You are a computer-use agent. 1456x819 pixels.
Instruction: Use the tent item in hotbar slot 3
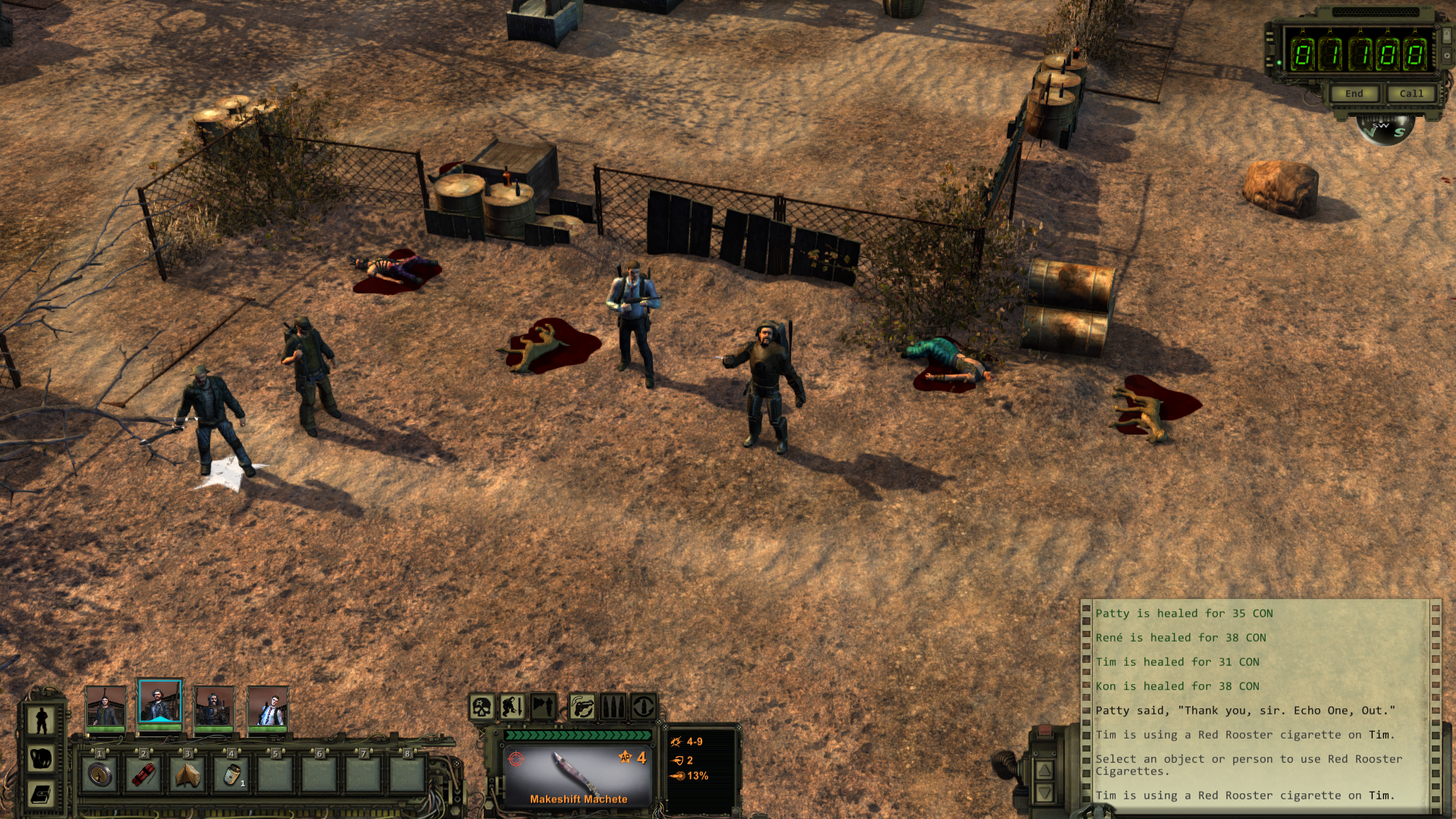(x=187, y=774)
